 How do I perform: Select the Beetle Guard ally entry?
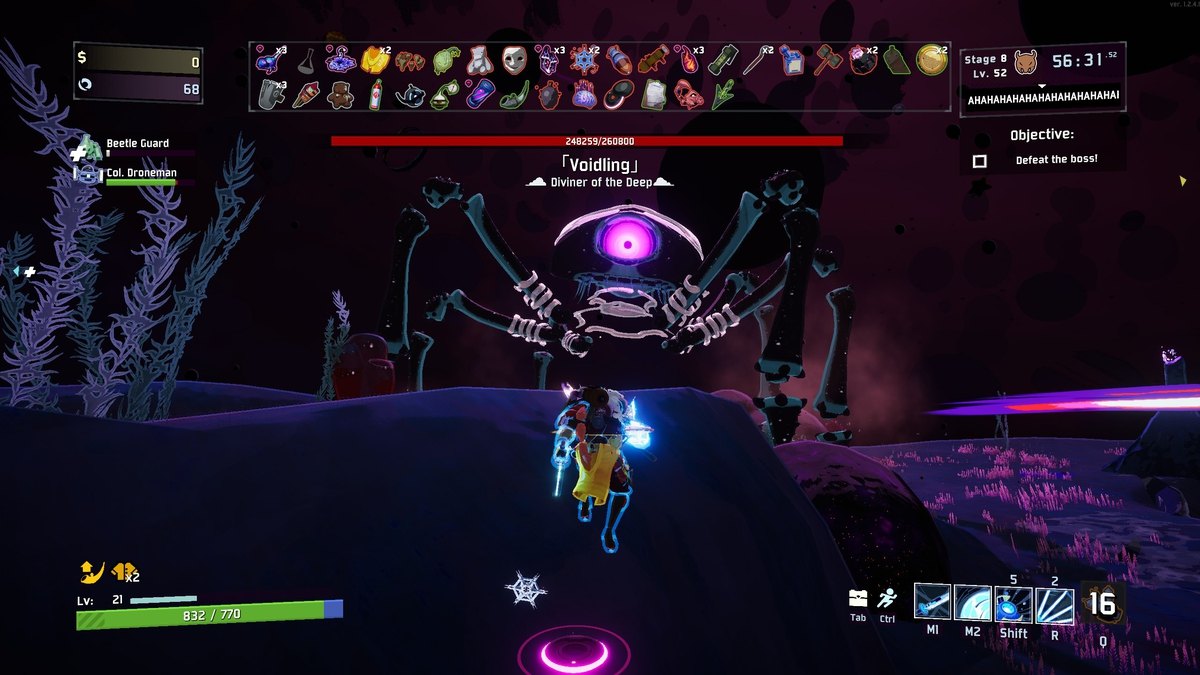137,144
